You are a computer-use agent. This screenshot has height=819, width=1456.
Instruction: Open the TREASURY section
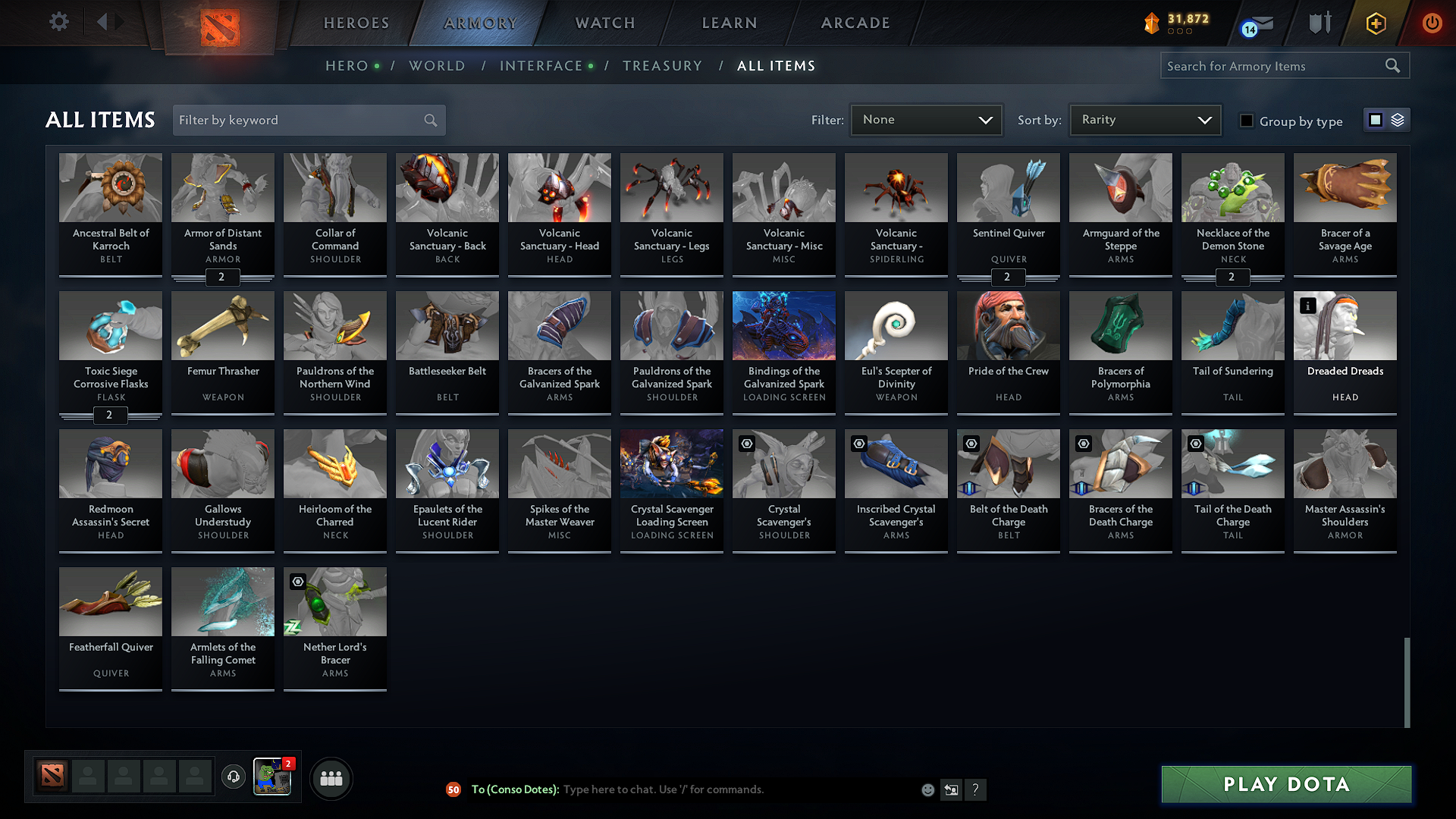[x=662, y=66]
